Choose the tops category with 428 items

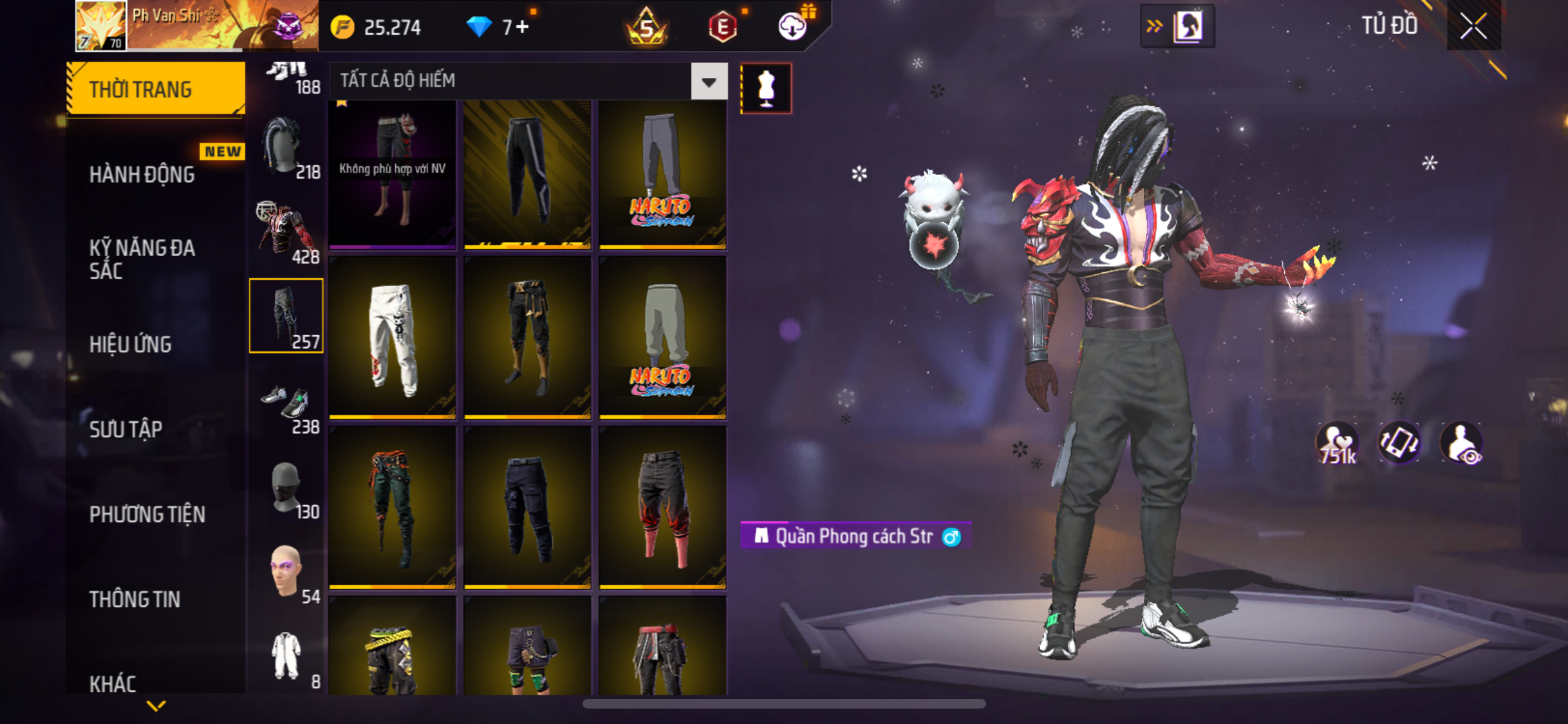(286, 232)
